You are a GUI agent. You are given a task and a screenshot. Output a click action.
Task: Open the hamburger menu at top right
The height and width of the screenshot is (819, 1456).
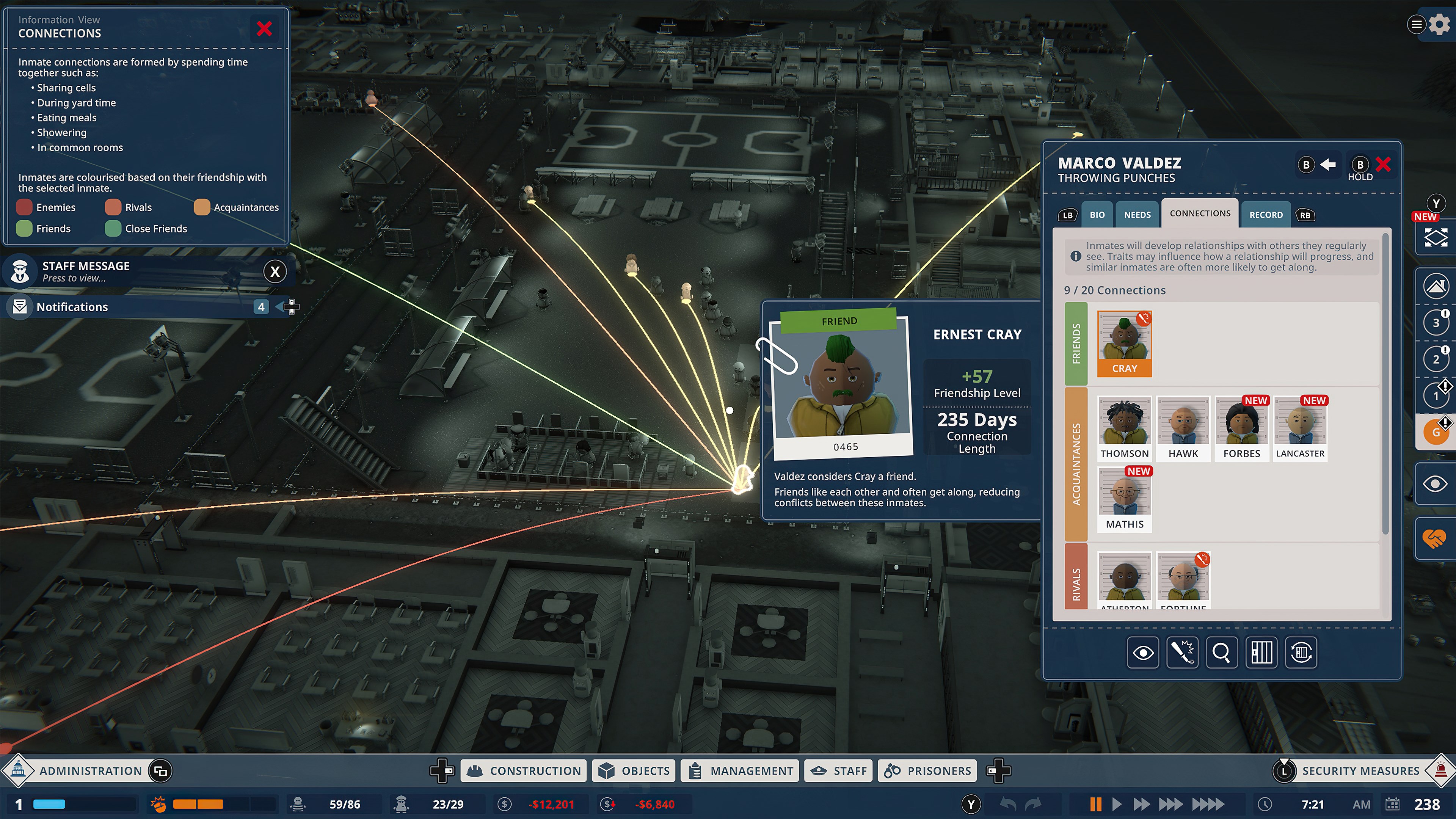pyautogui.click(x=1417, y=25)
